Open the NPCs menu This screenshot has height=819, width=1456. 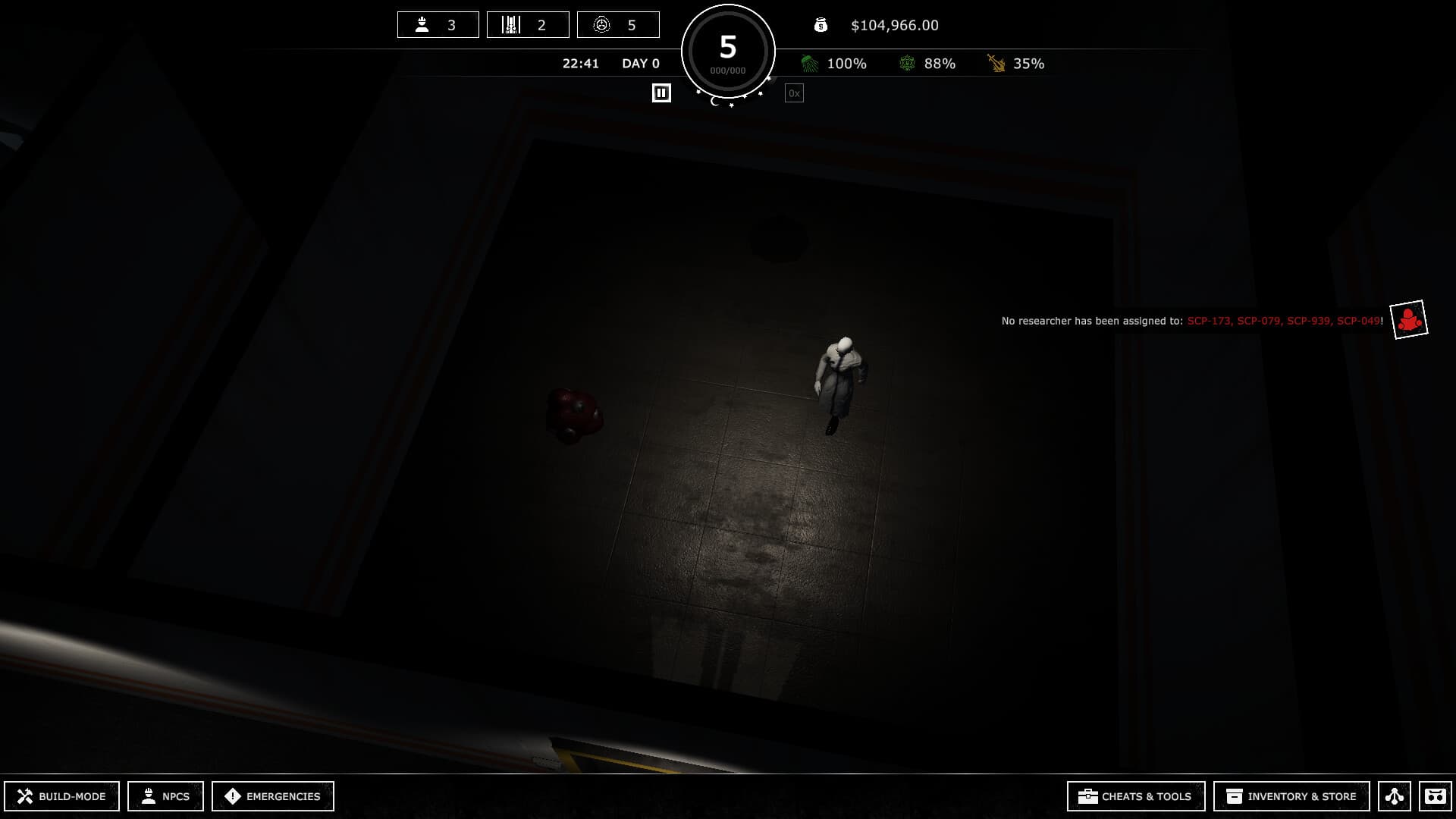166,796
